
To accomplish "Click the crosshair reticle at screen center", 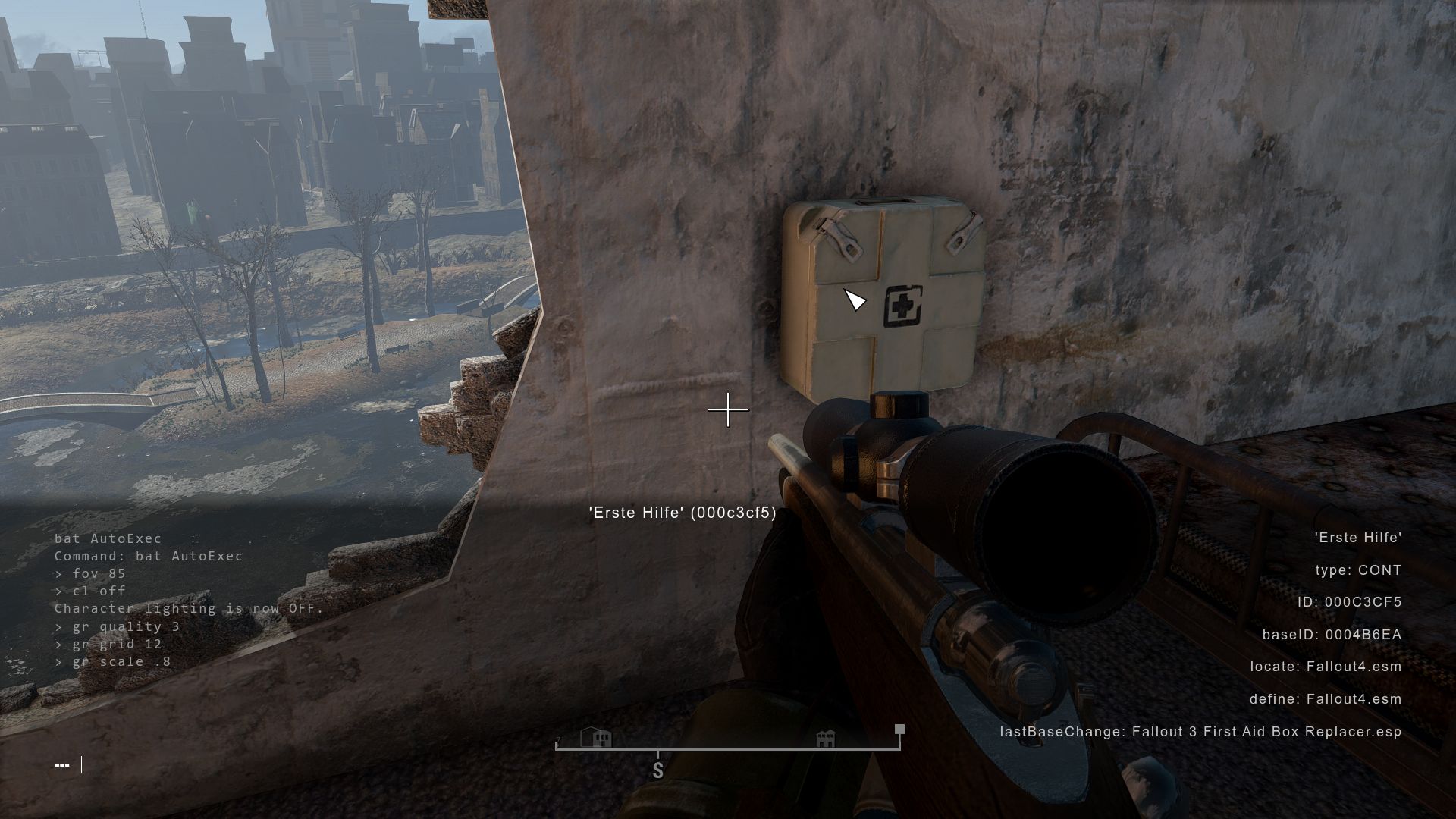I will pos(727,409).
